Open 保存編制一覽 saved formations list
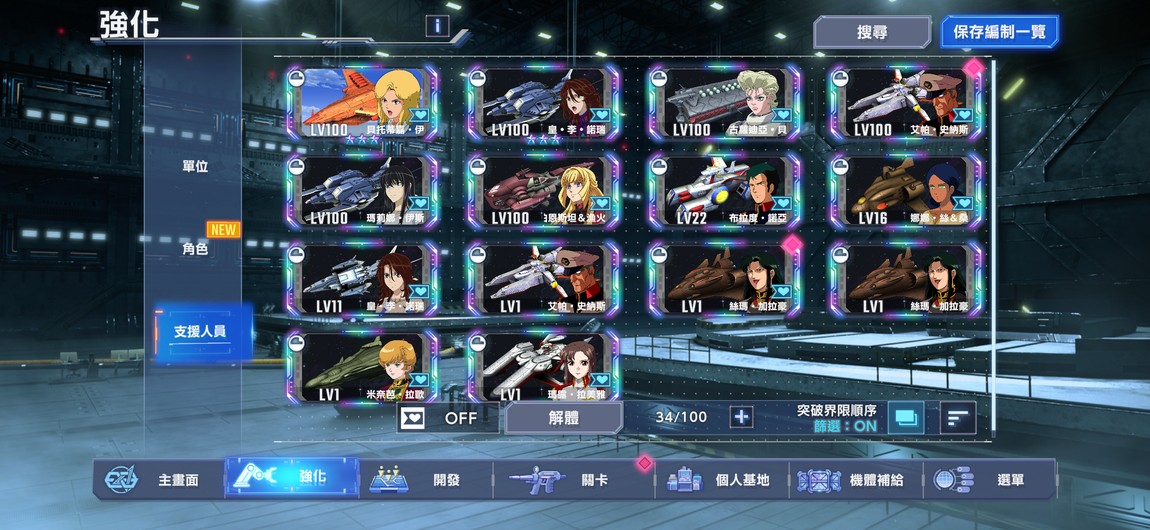 999,32
